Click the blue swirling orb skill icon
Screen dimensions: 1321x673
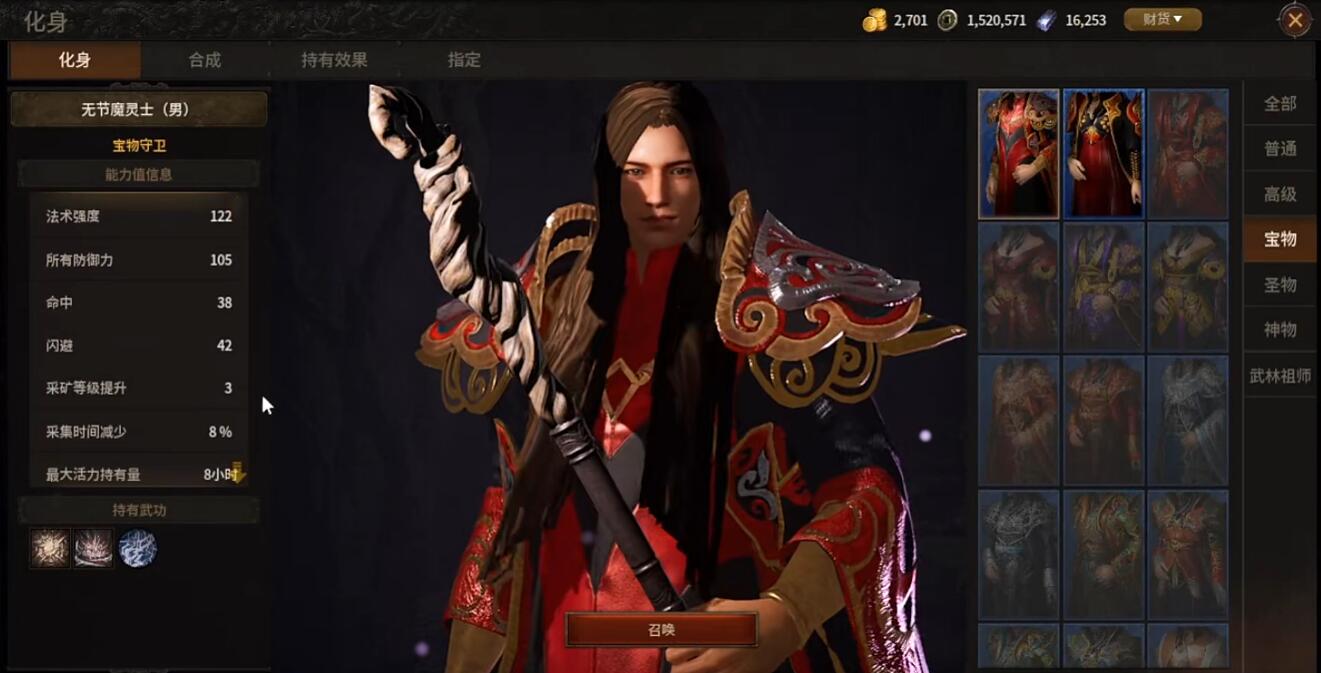pyautogui.click(x=137, y=549)
